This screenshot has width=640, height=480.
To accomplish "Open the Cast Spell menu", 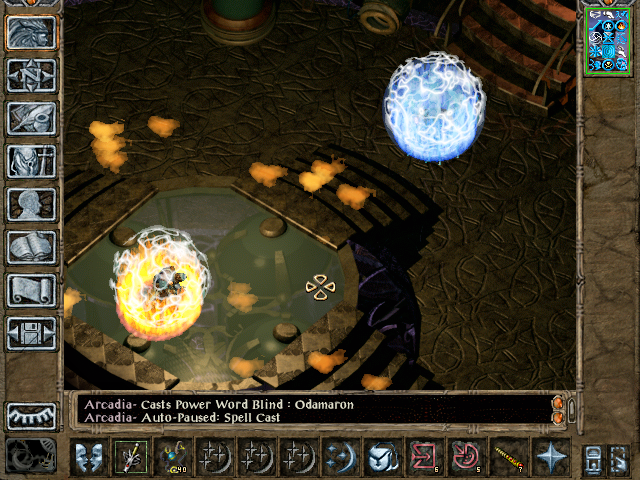I will point(340,456).
